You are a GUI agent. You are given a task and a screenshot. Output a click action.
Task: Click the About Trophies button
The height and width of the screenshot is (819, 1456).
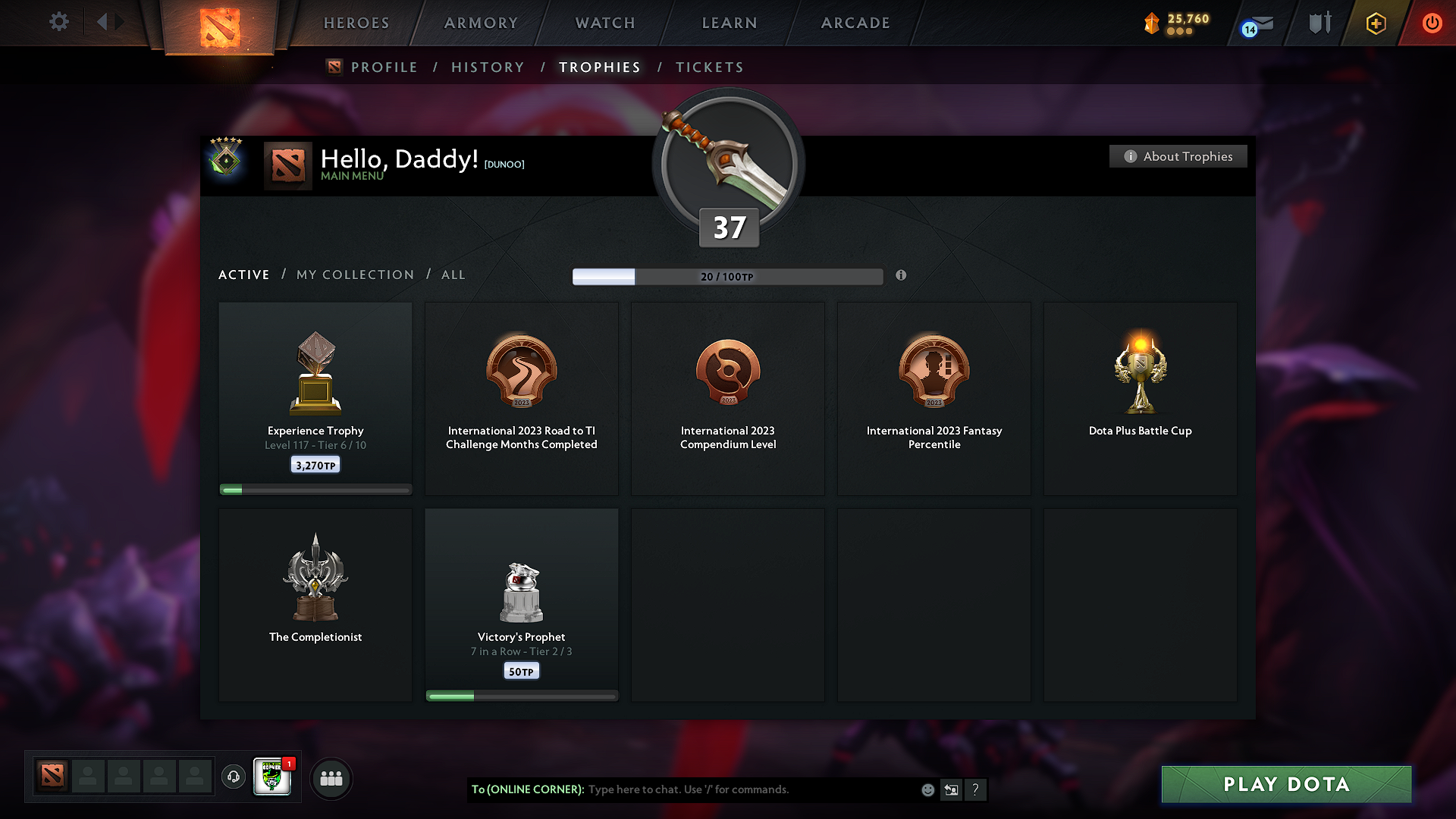click(x=1177, y=156)
